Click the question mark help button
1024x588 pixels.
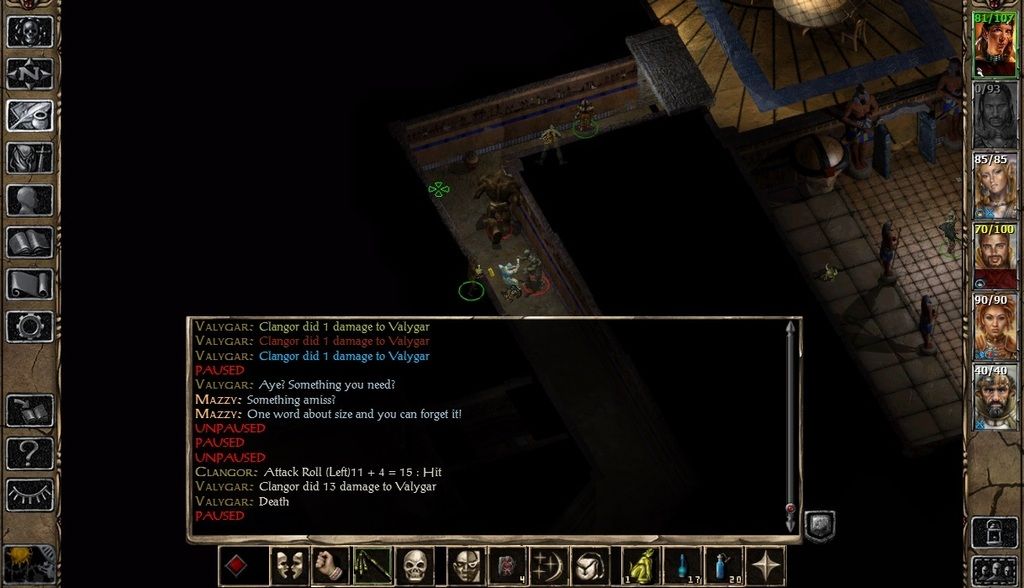coord(30,453)
